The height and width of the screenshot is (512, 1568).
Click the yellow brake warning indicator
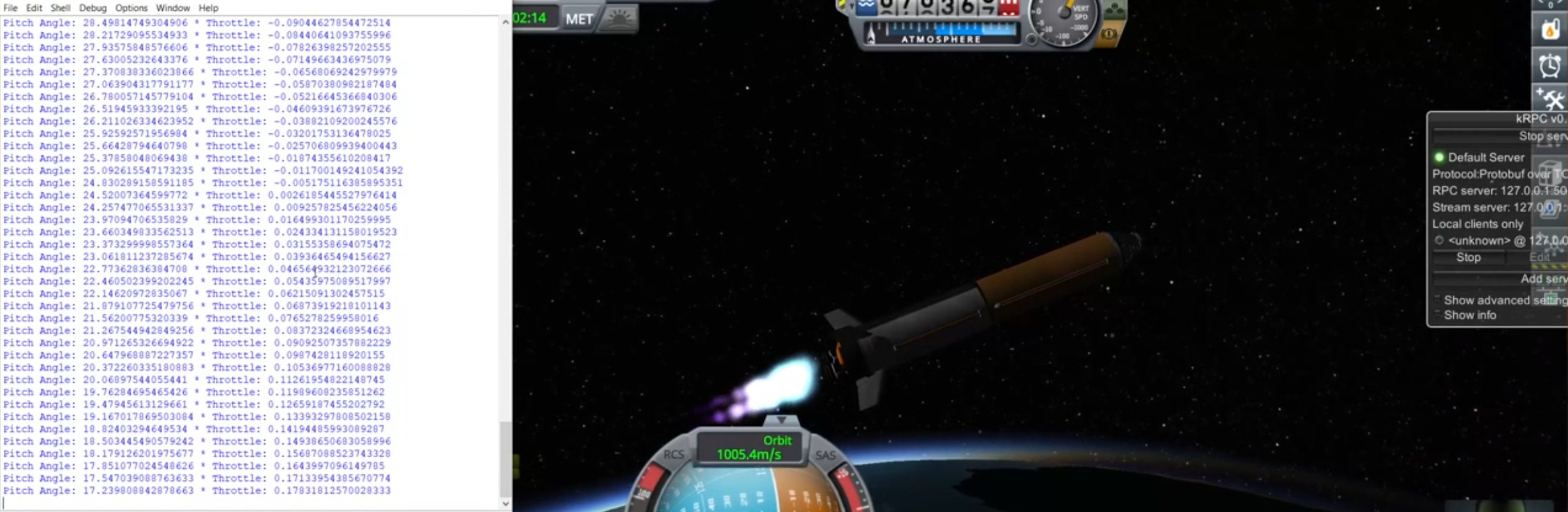(x=1109, y=33)
